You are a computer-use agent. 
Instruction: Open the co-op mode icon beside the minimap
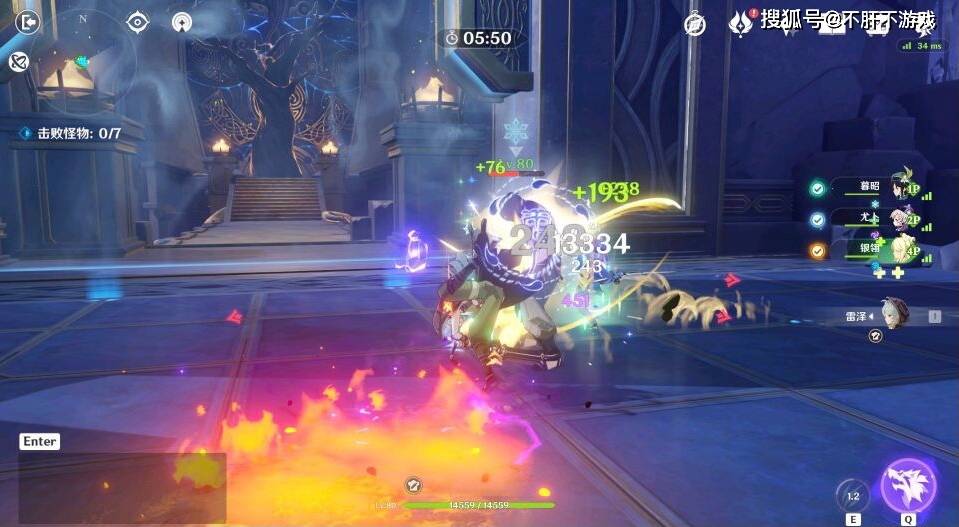[x=17, y=62]
